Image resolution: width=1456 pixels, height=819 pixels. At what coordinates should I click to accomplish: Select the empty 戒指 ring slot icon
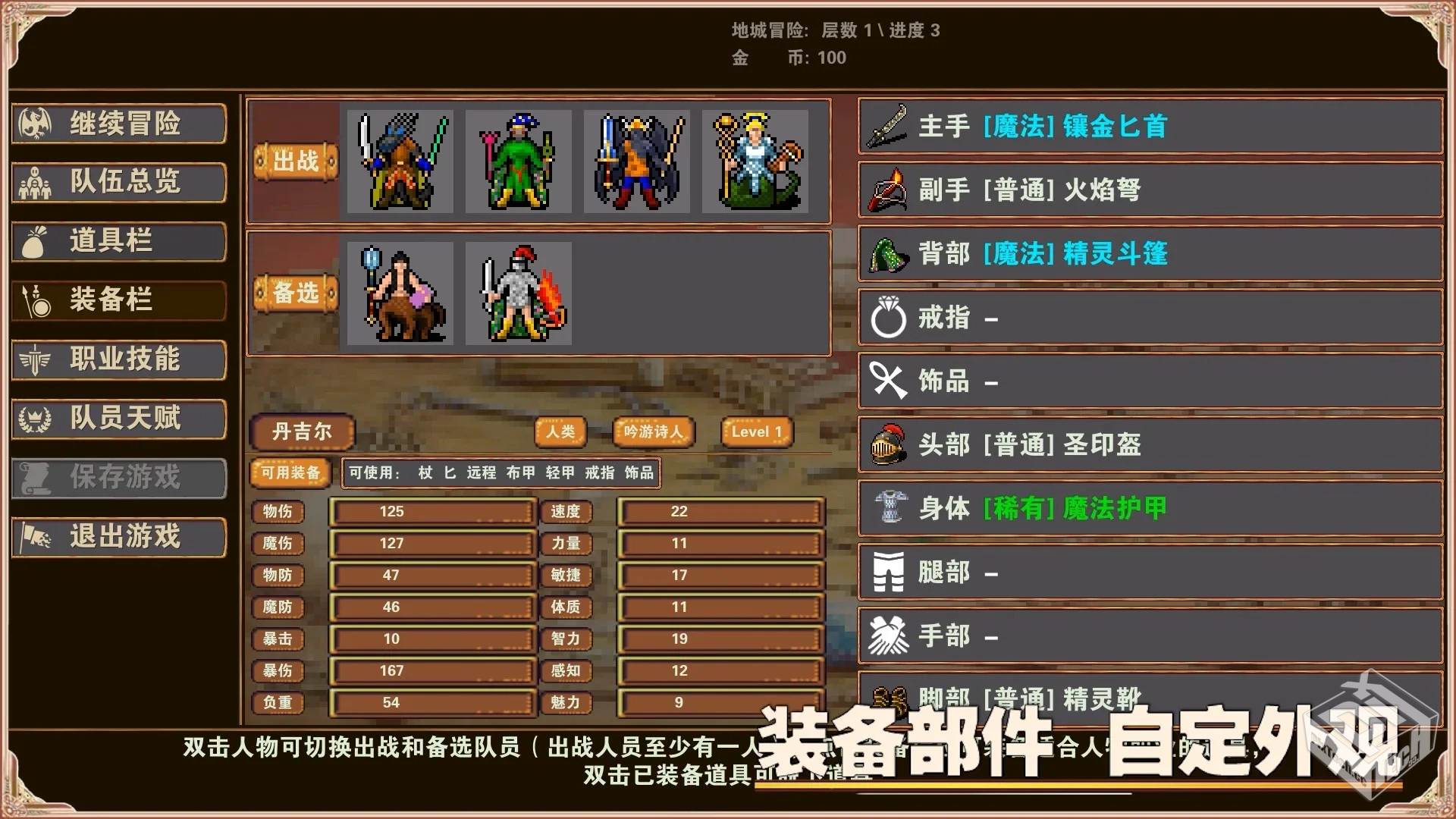(x=887, y=319)
